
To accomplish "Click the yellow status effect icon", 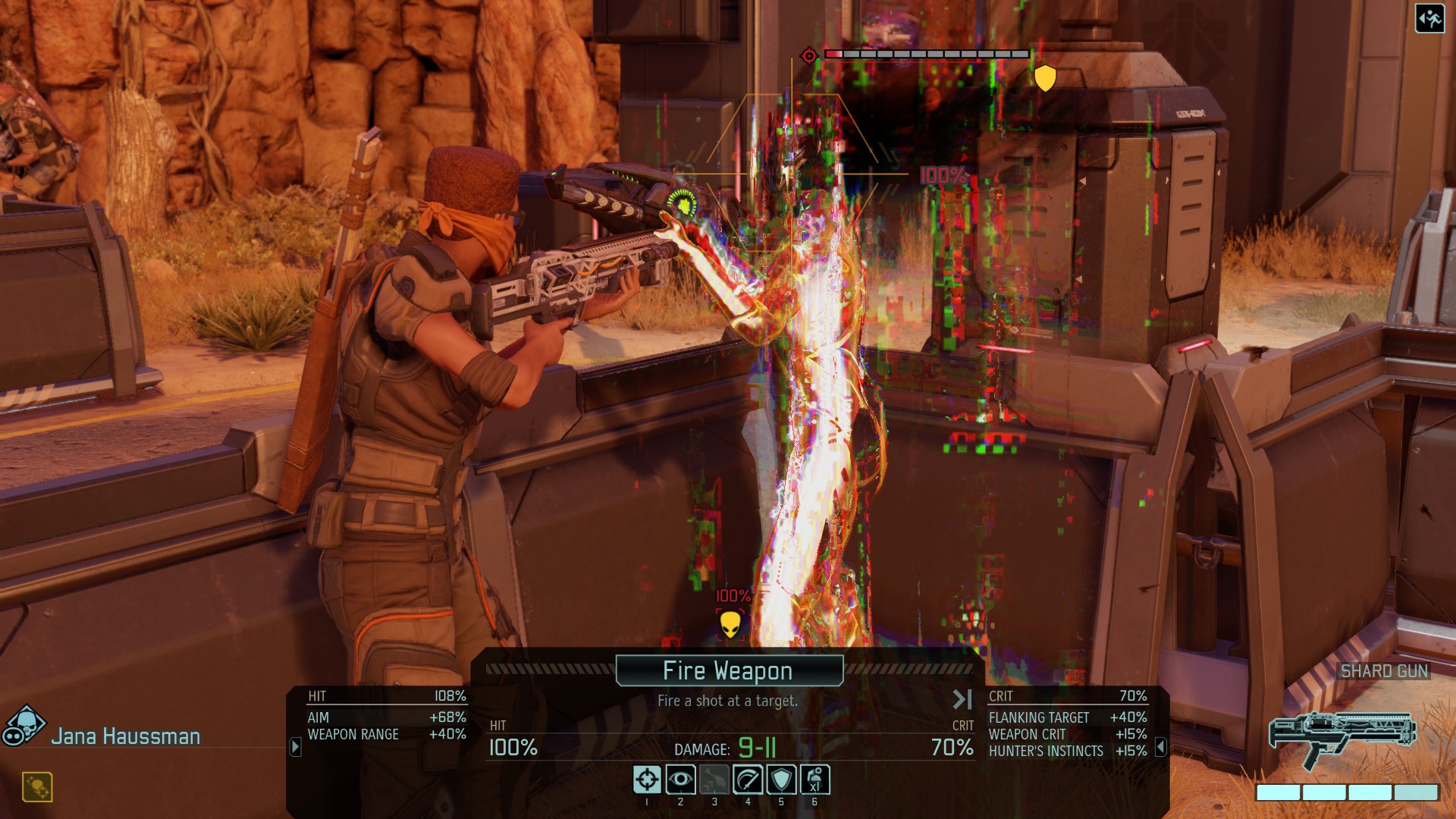I will 37,787.
